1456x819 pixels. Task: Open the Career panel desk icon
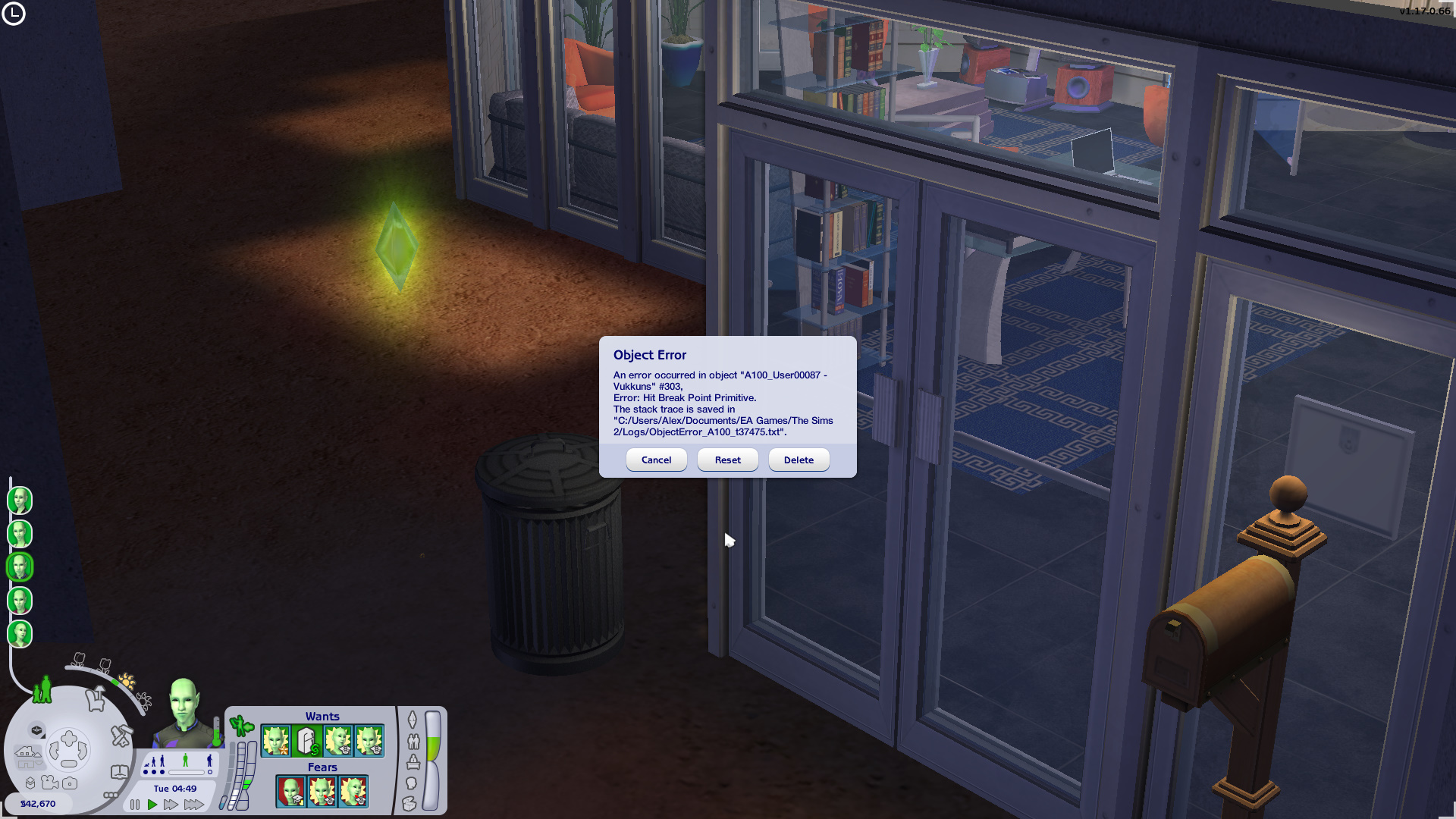tap(413, 761)
